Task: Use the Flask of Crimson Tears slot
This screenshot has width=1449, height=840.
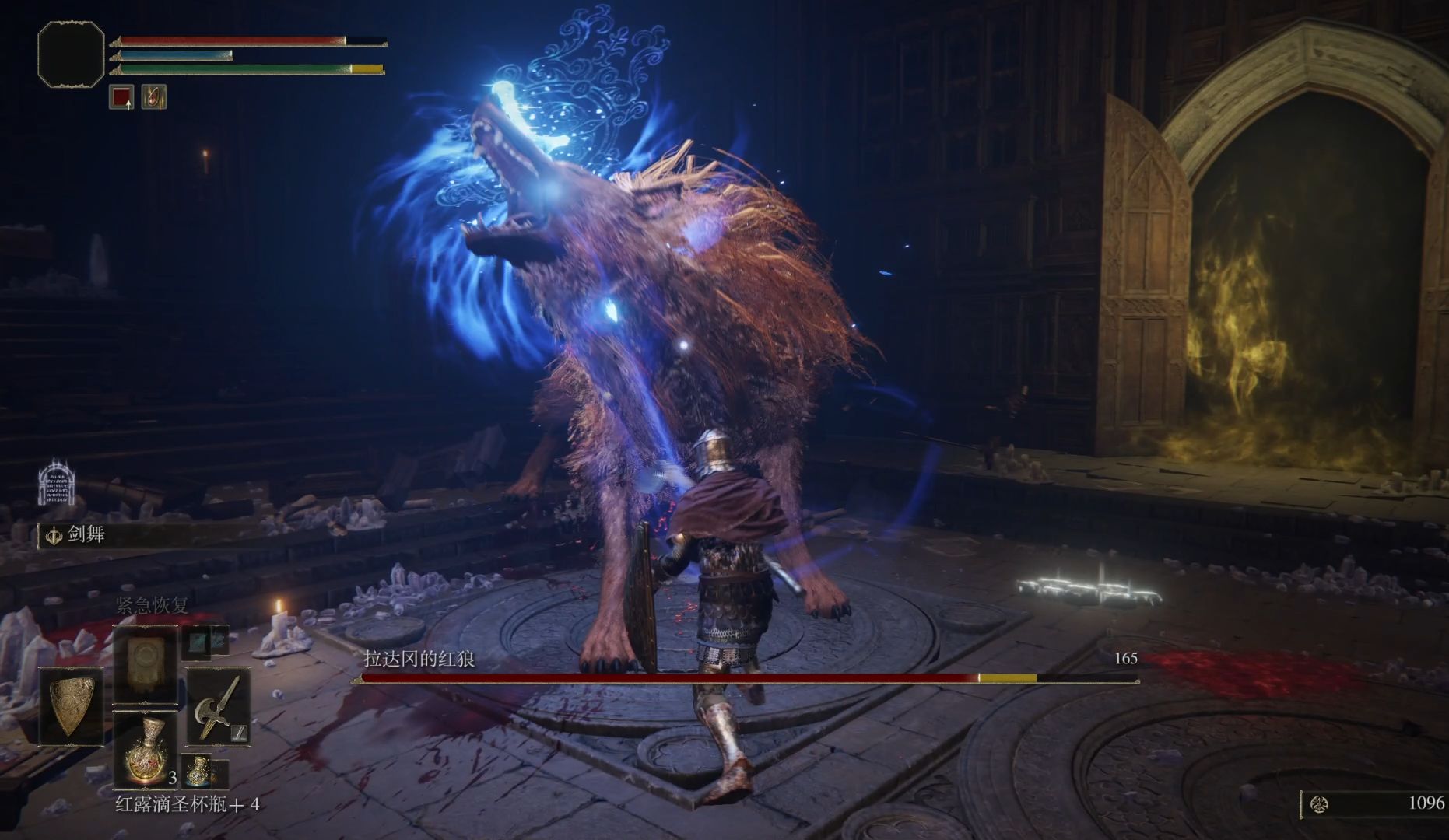Action: pyautogui.click(x=146, y=750)
